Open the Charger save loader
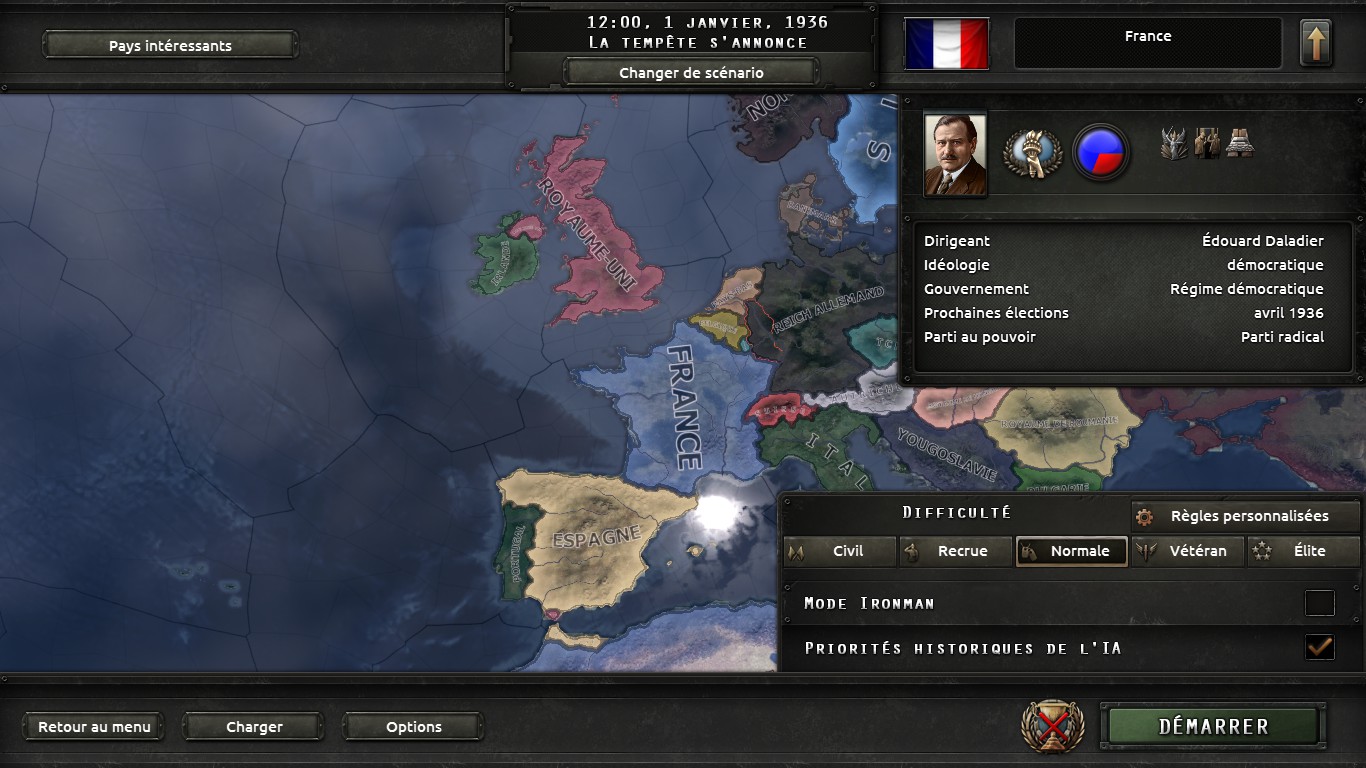Image resolution: width=1366 pixels, height=768 pixels. pos(254,727)
